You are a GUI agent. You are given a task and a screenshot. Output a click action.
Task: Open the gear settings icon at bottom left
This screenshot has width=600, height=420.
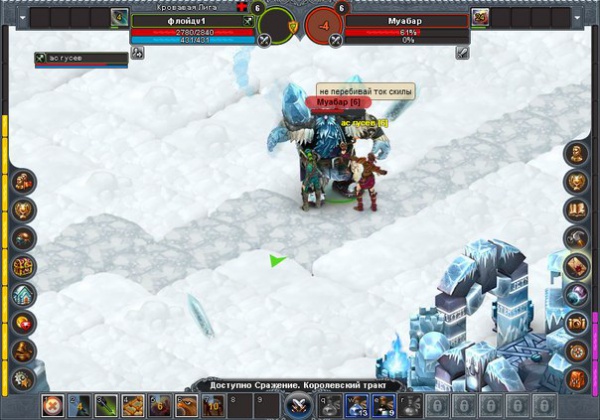[23, 379]
